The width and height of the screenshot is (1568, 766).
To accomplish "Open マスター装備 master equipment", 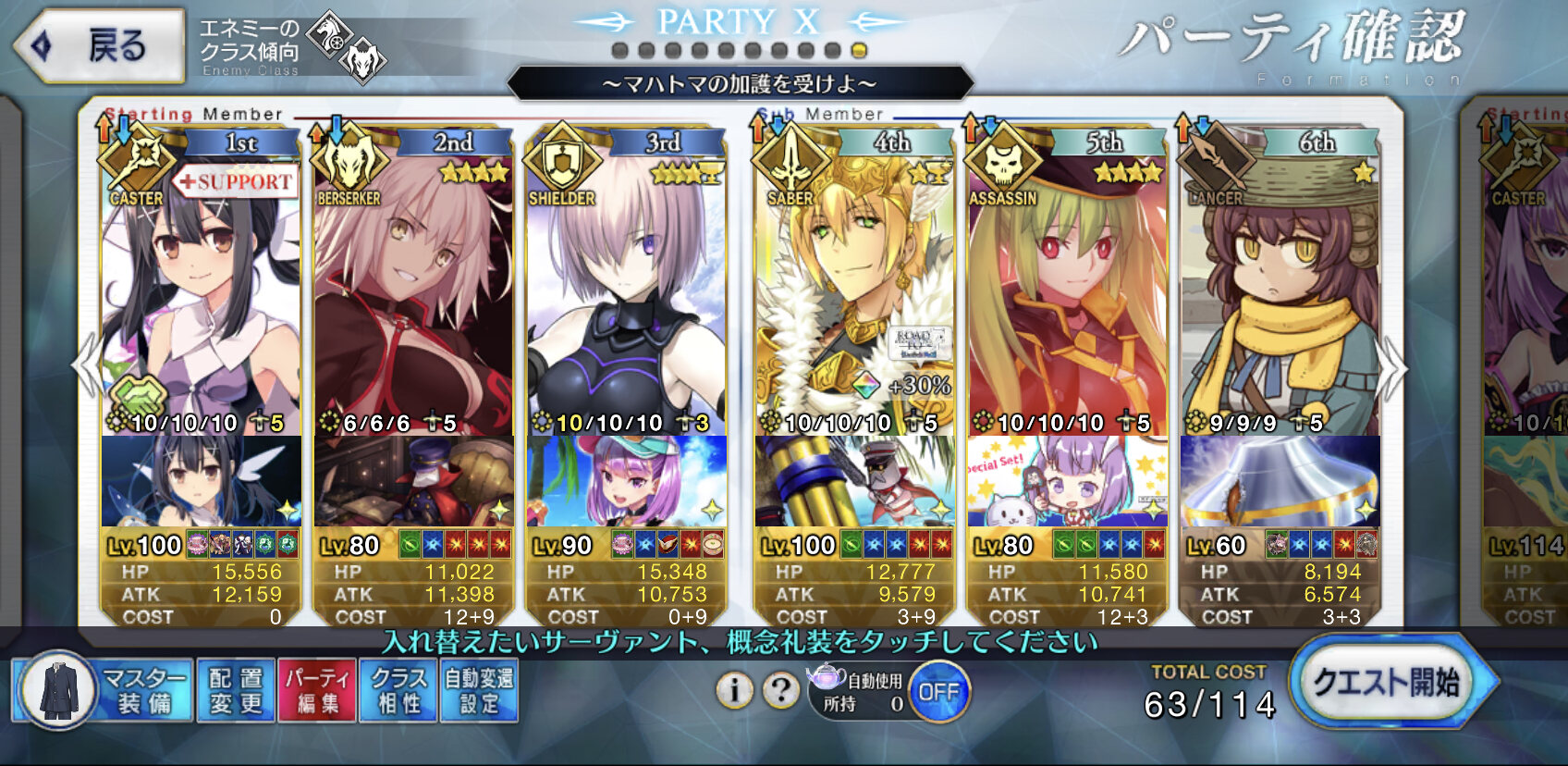I will tap(104, 691).
